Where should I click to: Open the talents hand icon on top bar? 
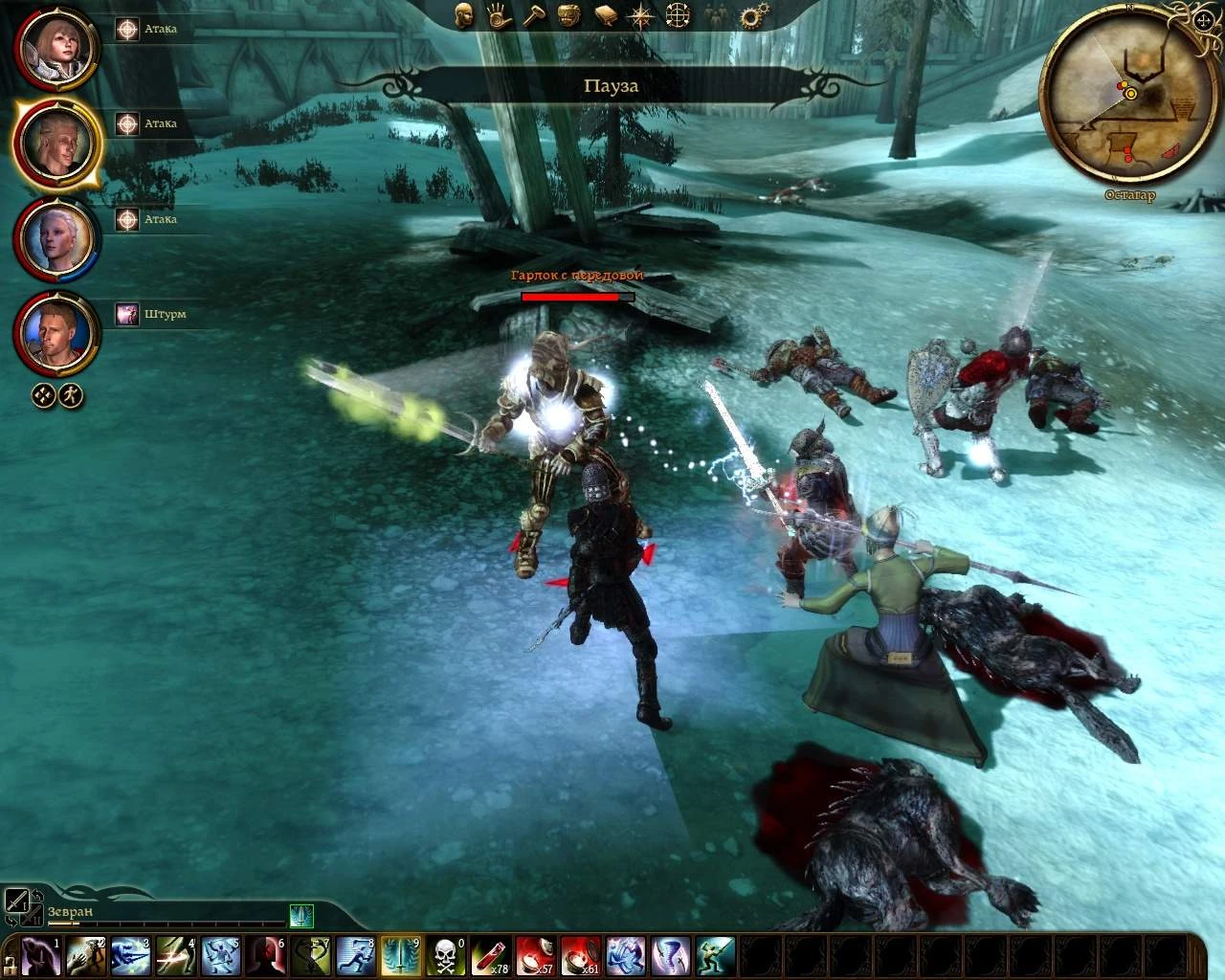coord(500,15)
